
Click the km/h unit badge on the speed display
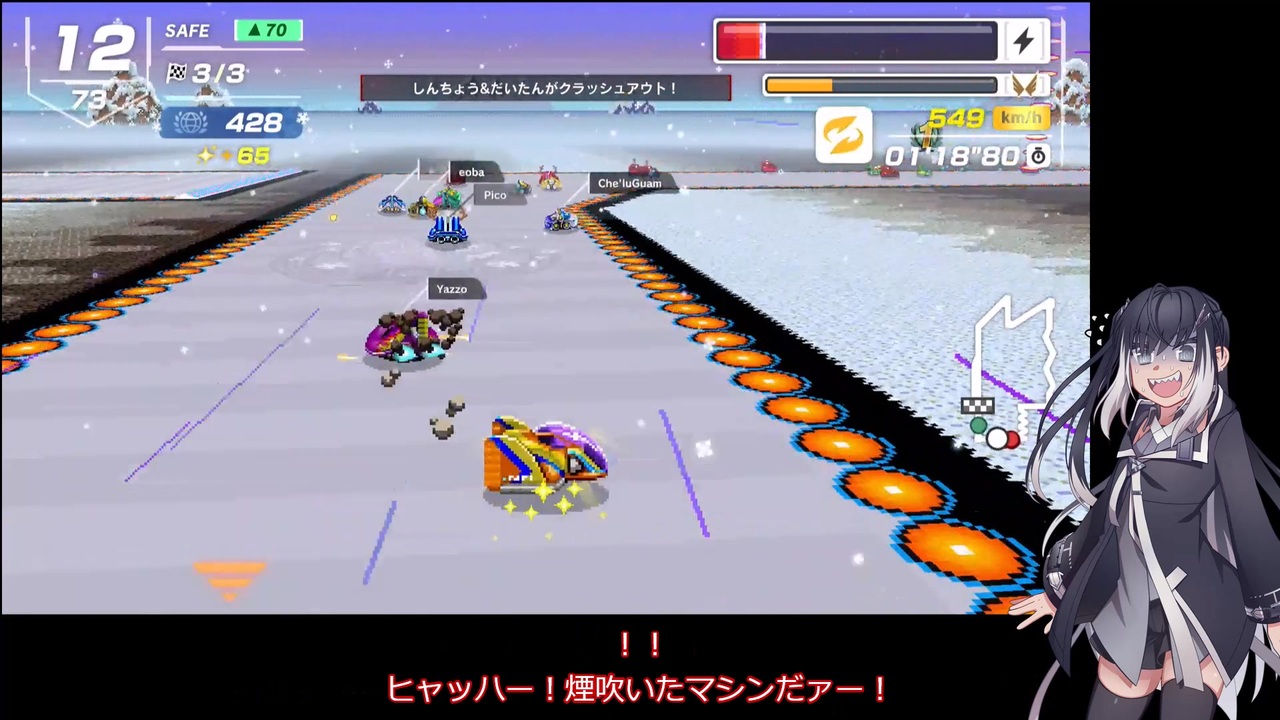(x=1020, y=118)
